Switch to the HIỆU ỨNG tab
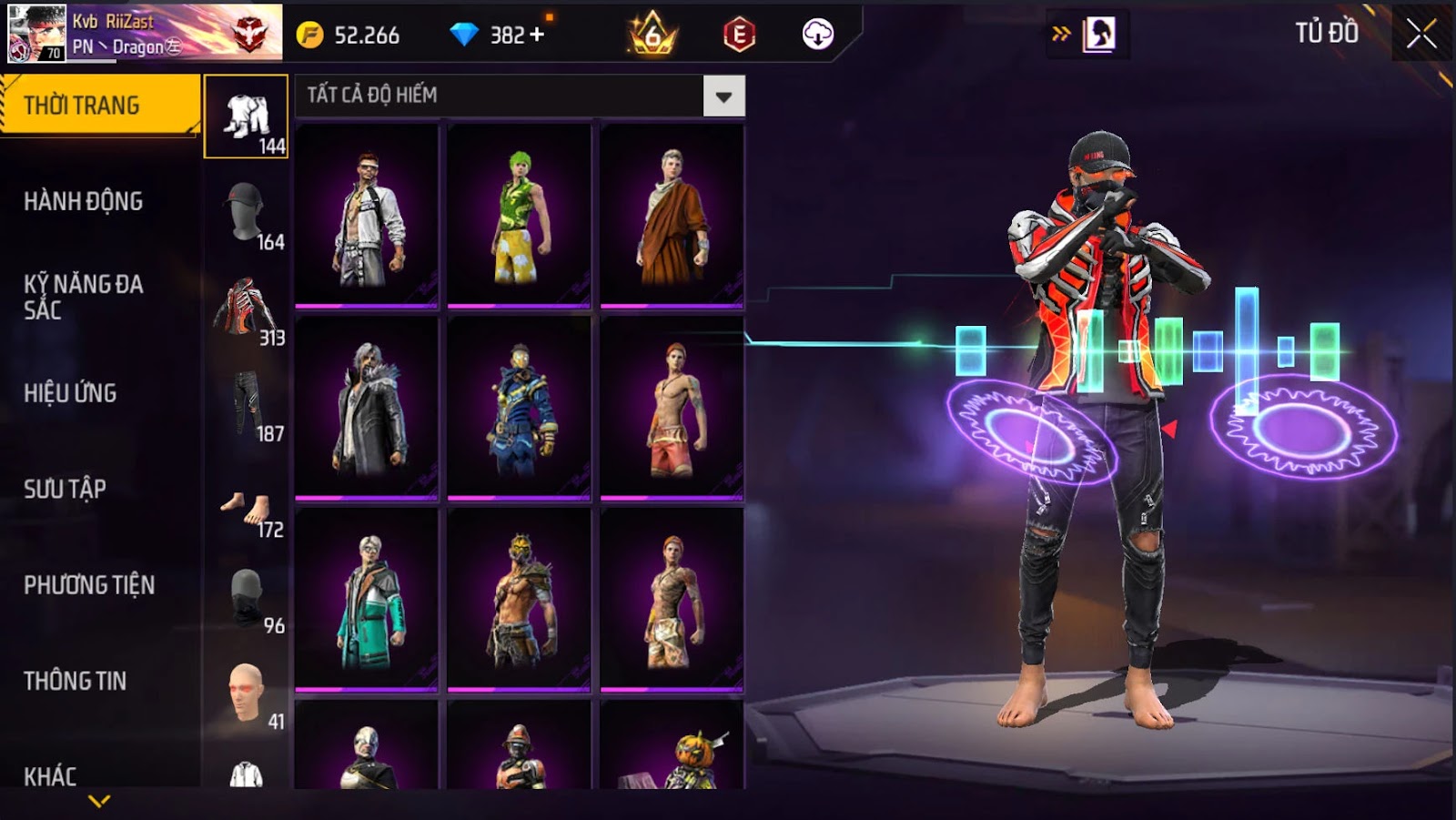The image size is (1456, 820). point(70,393)
